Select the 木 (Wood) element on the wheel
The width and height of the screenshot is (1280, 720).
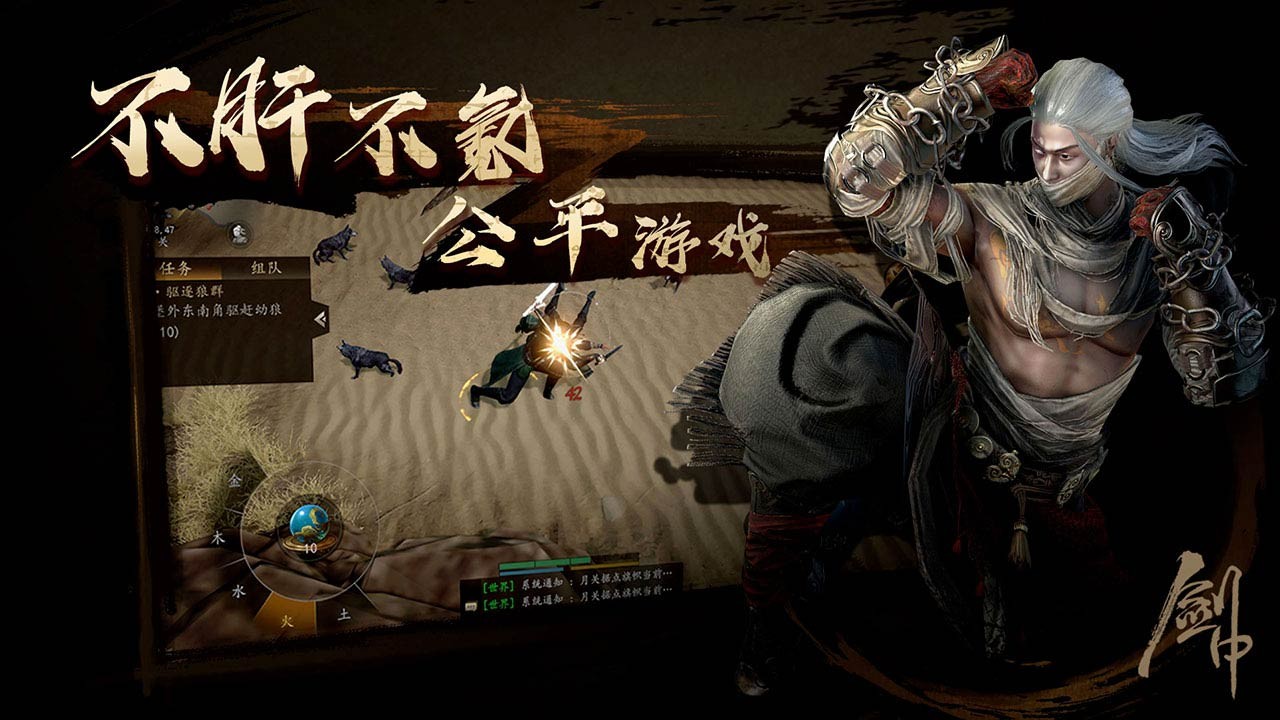(x=218, y=536)
